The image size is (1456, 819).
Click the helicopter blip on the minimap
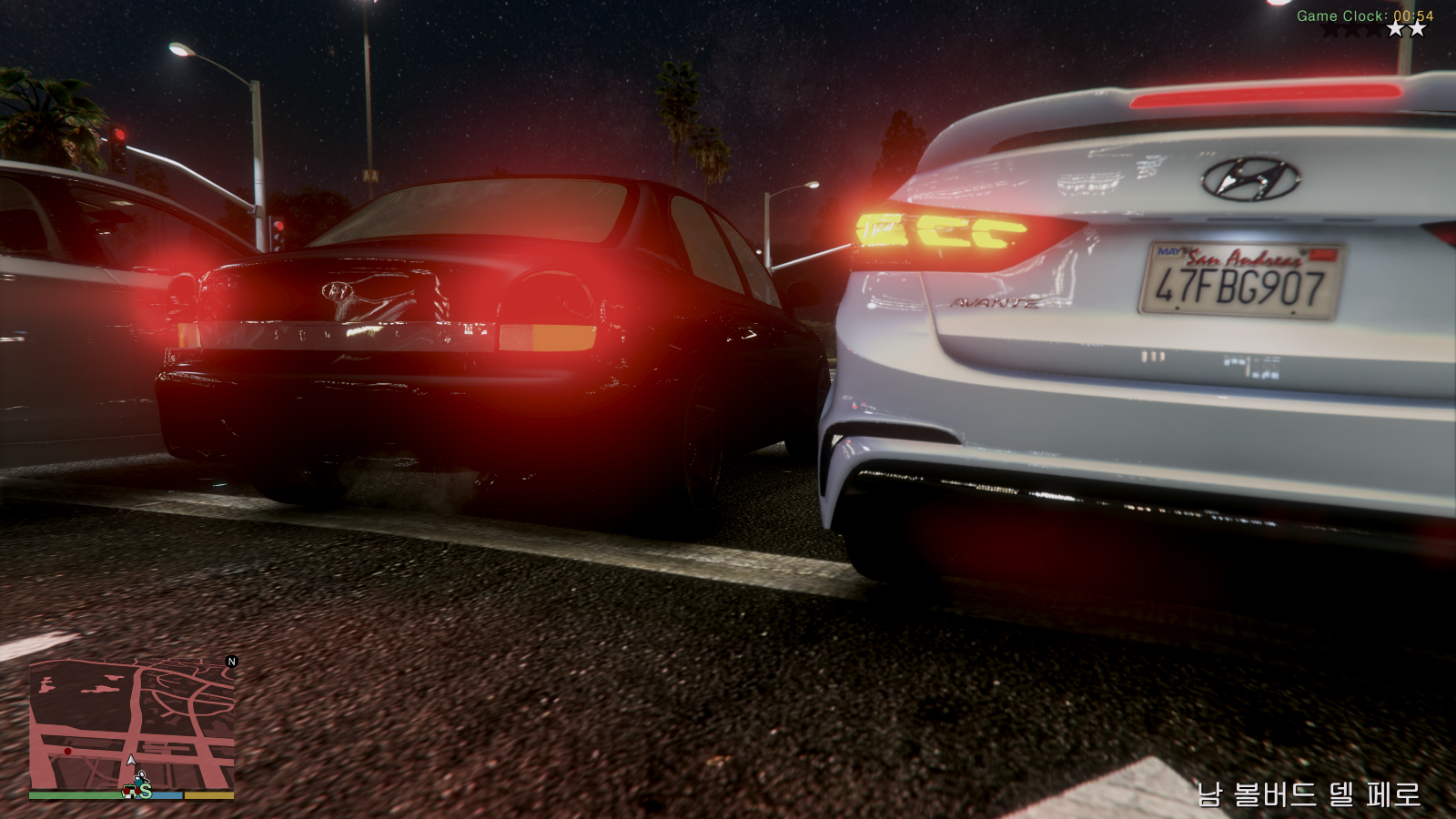click(141, 776)
